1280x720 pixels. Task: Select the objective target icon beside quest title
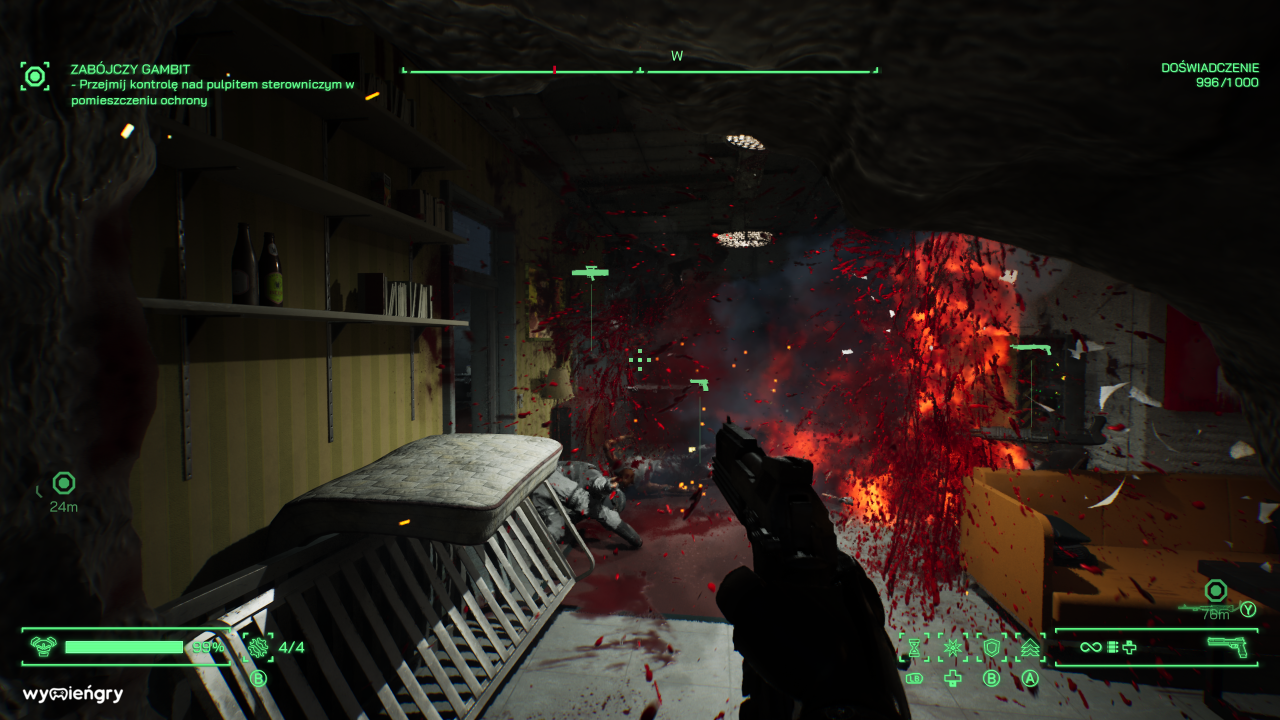click(35, 76)
